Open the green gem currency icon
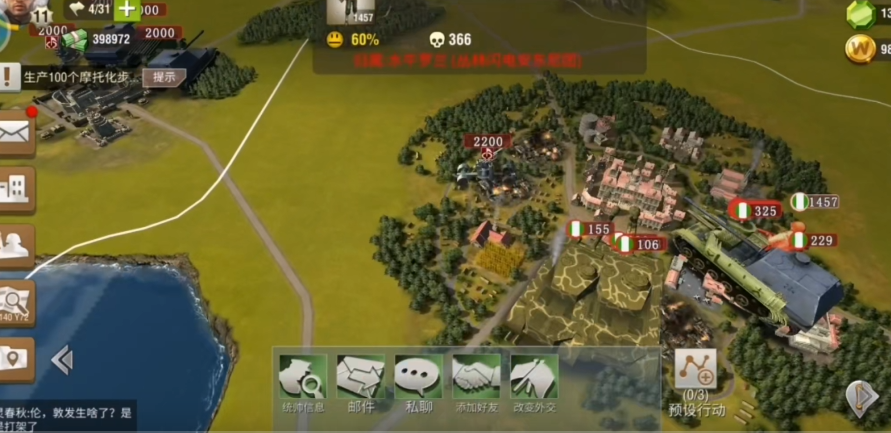Screen dimensions: 891x433 coord(861,14)
